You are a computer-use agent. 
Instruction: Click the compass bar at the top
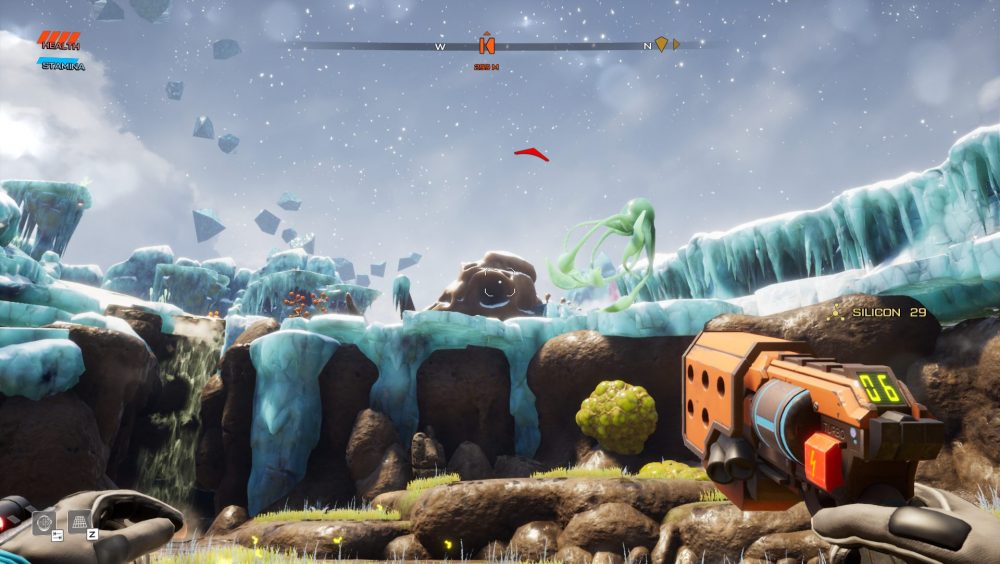[560, 46]
